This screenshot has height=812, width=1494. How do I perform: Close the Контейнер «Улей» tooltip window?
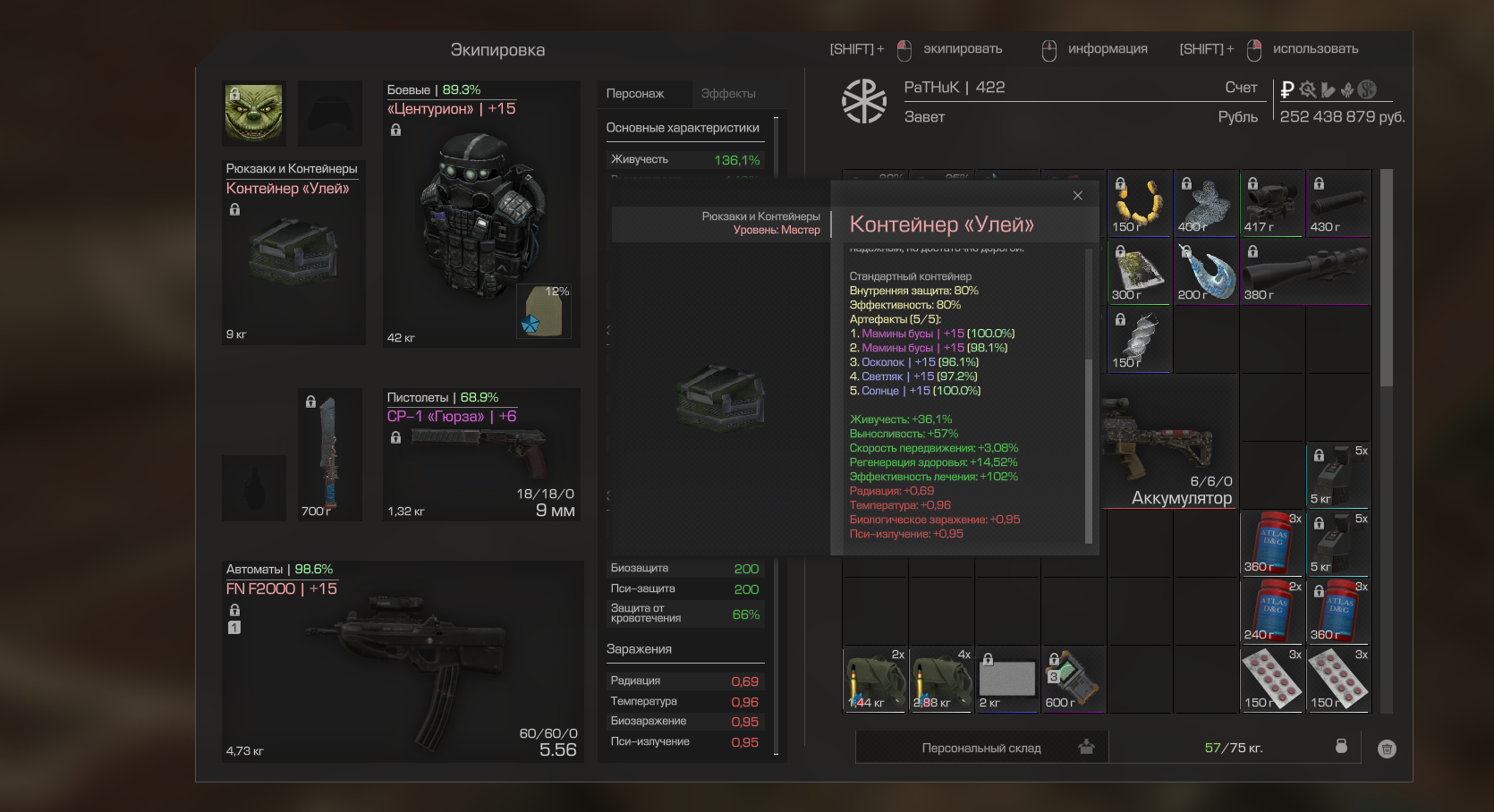point(1077,196)
